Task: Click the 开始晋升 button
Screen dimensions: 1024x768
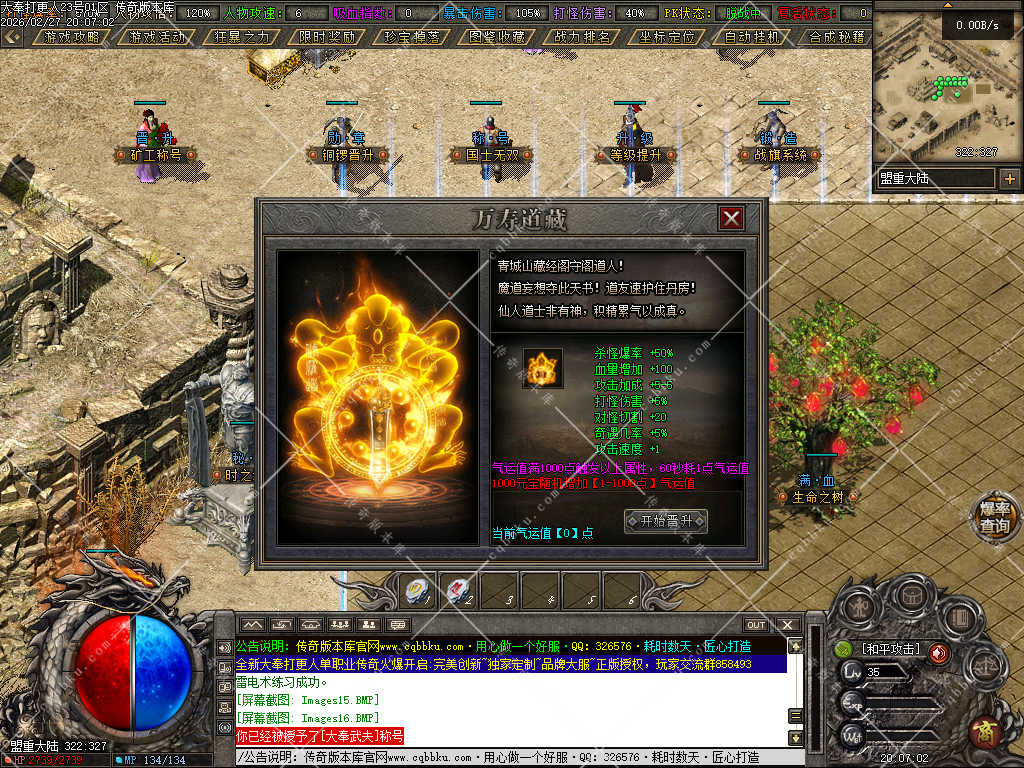Action: point(665,521)
